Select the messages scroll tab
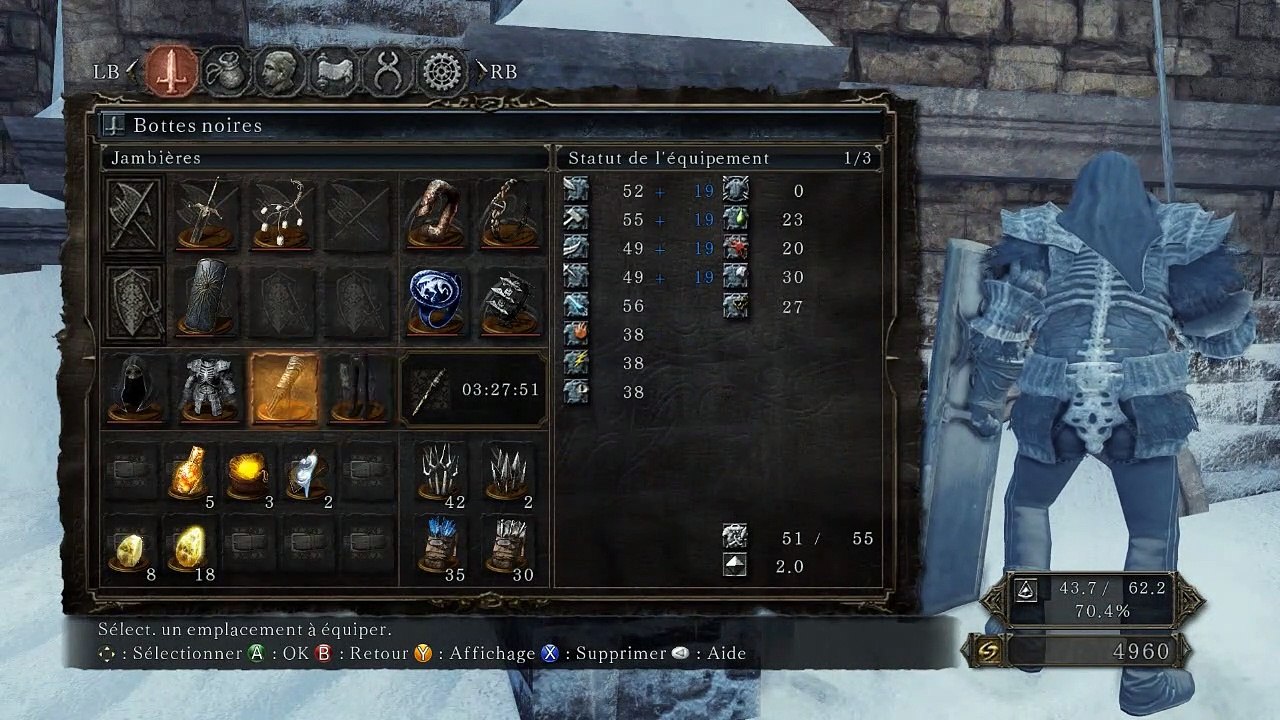 click(334, 71)
